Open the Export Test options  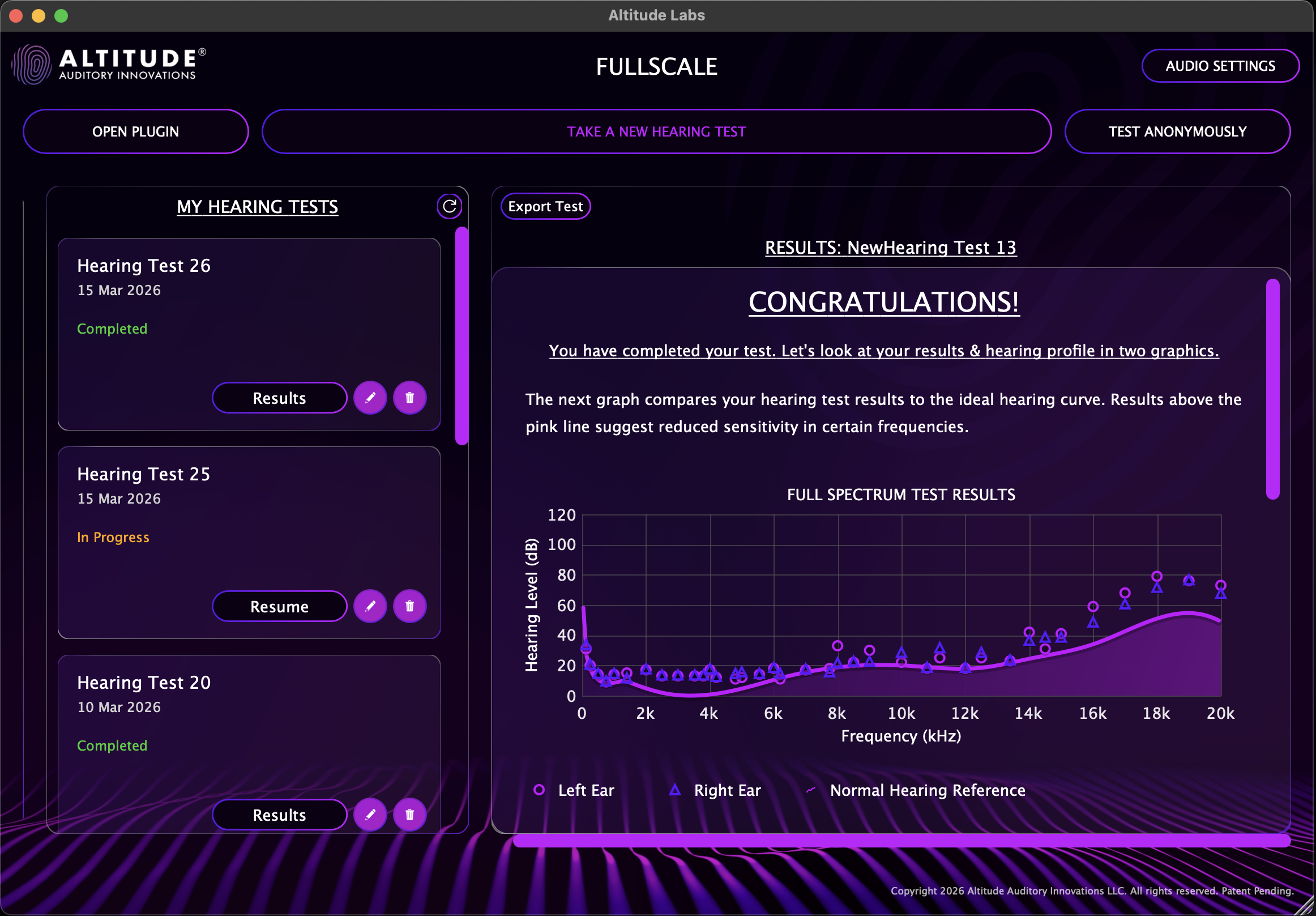coord(545,206)
